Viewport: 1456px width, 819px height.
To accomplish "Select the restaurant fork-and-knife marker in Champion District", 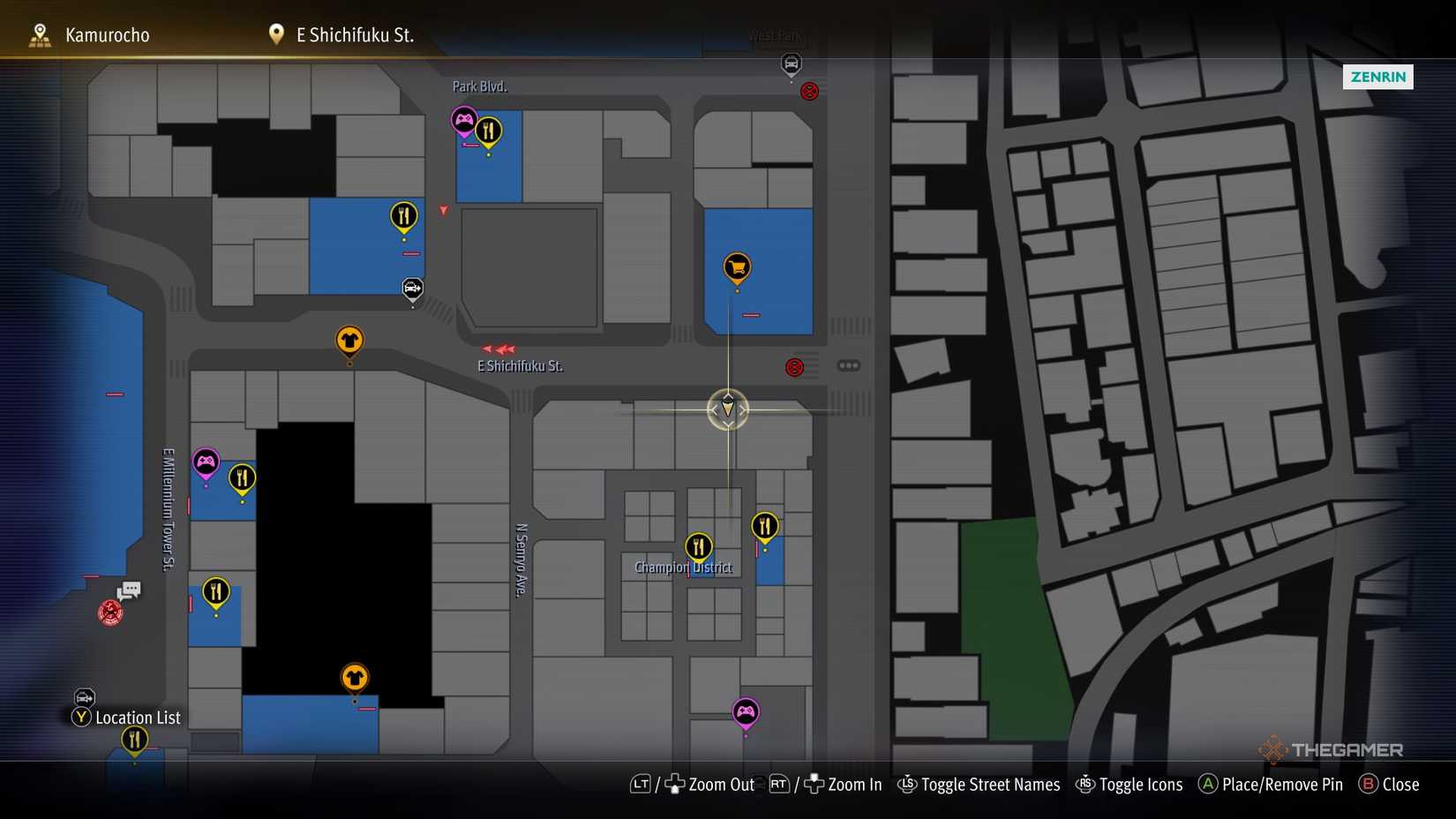I will (697, 545).
